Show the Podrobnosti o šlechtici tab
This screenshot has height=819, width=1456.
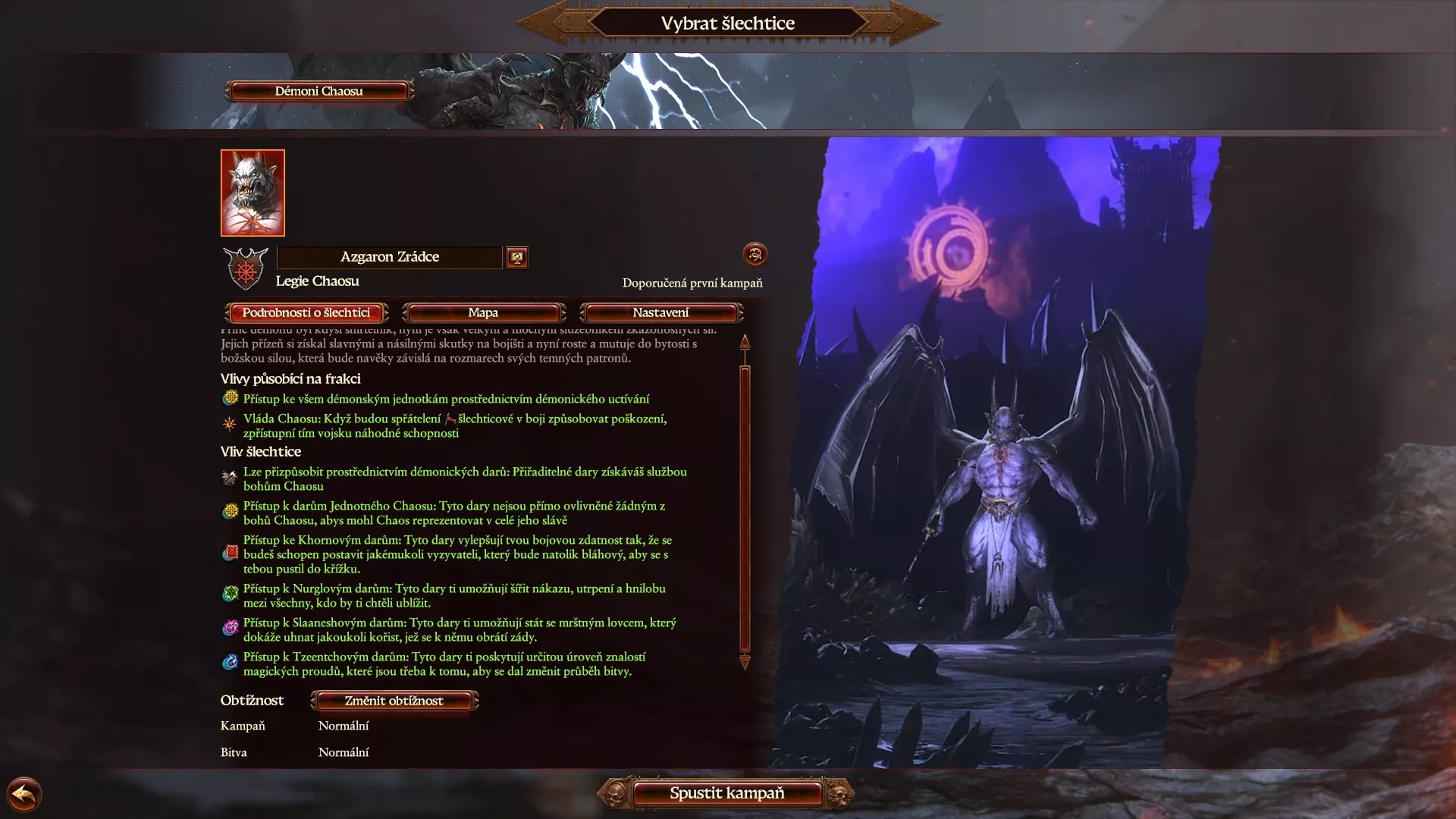coord(306,312)
